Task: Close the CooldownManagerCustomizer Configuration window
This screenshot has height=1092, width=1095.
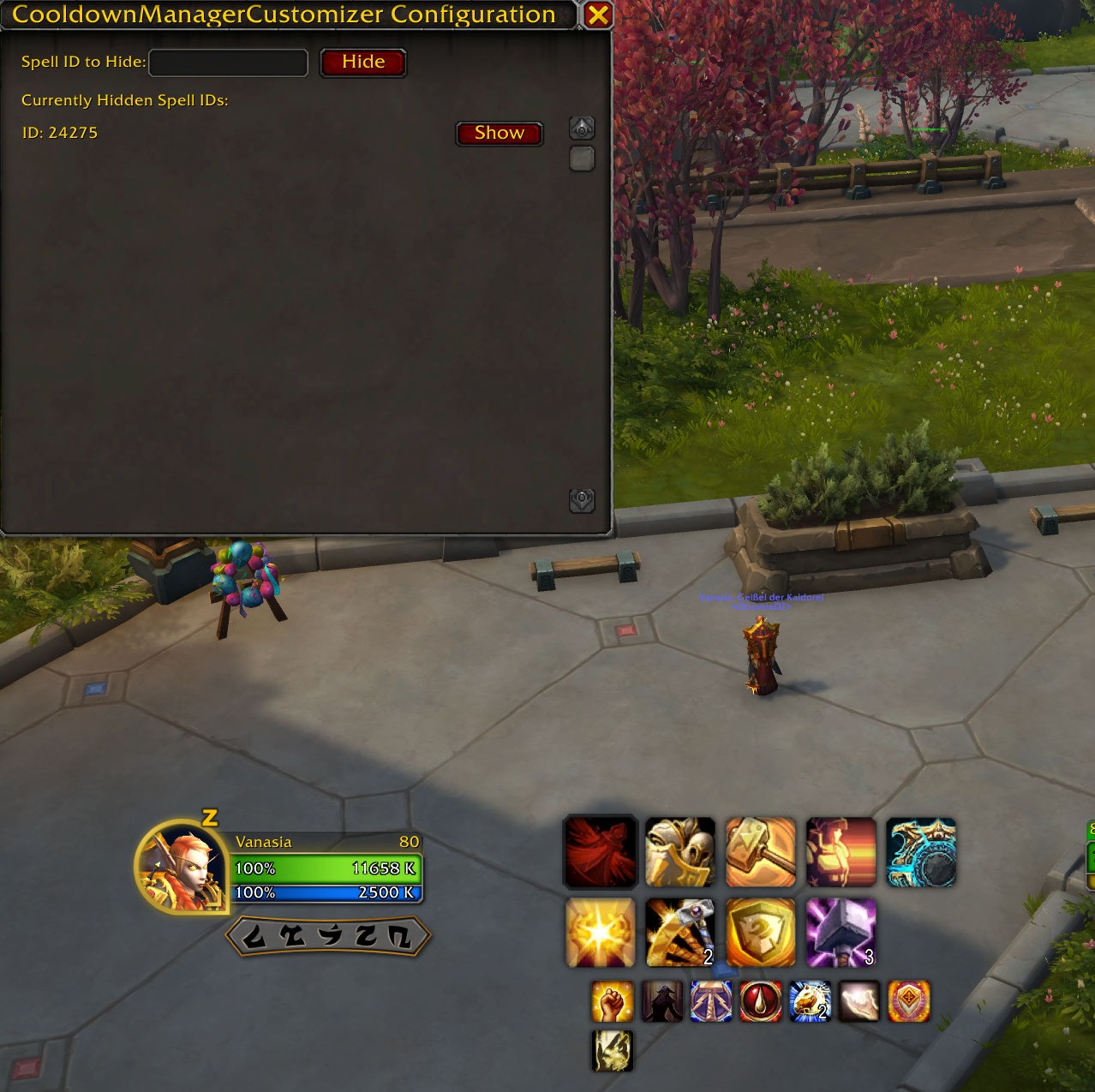Action: coord(598,15)
